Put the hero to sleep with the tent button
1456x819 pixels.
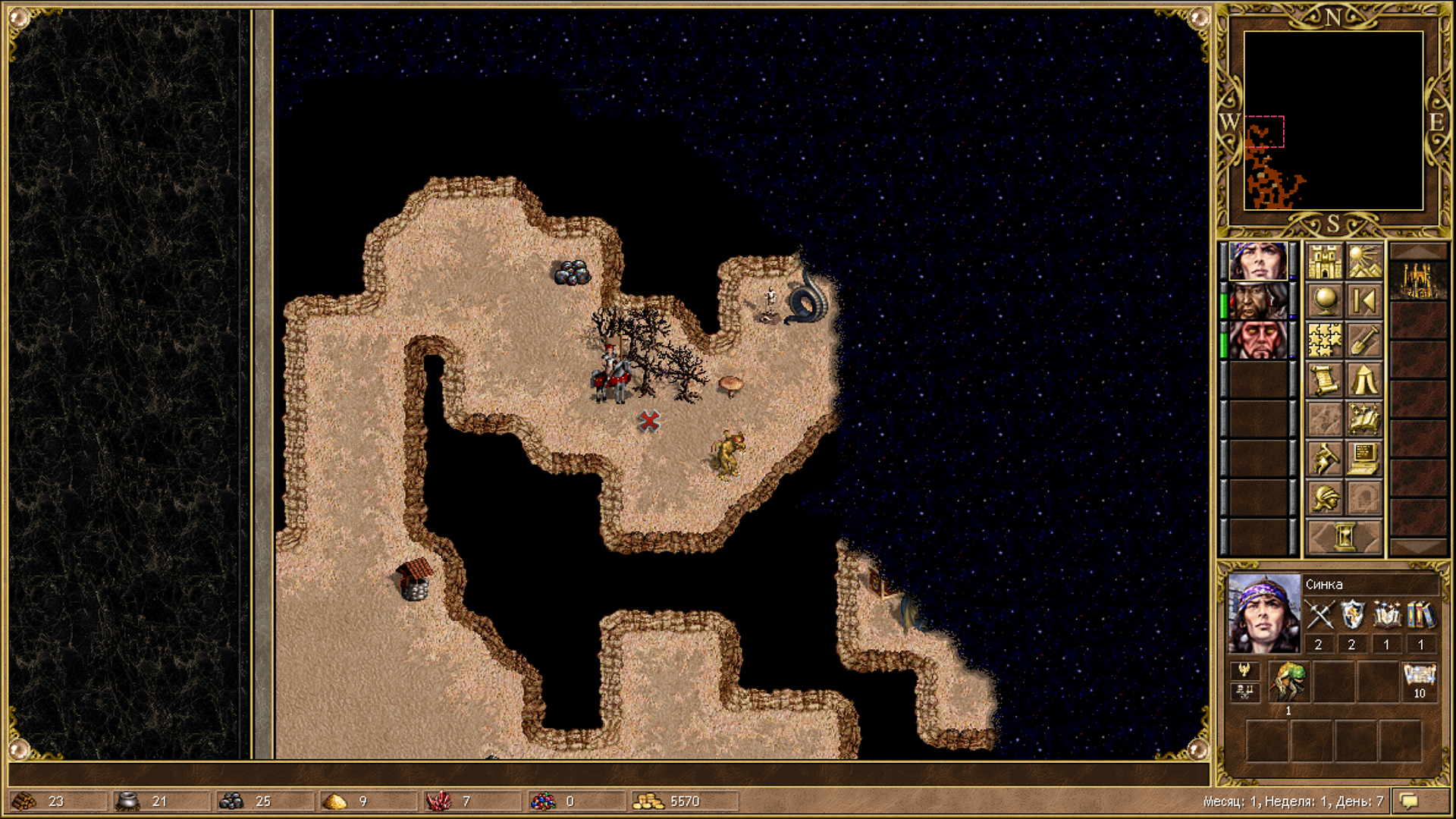(1364, 379)
